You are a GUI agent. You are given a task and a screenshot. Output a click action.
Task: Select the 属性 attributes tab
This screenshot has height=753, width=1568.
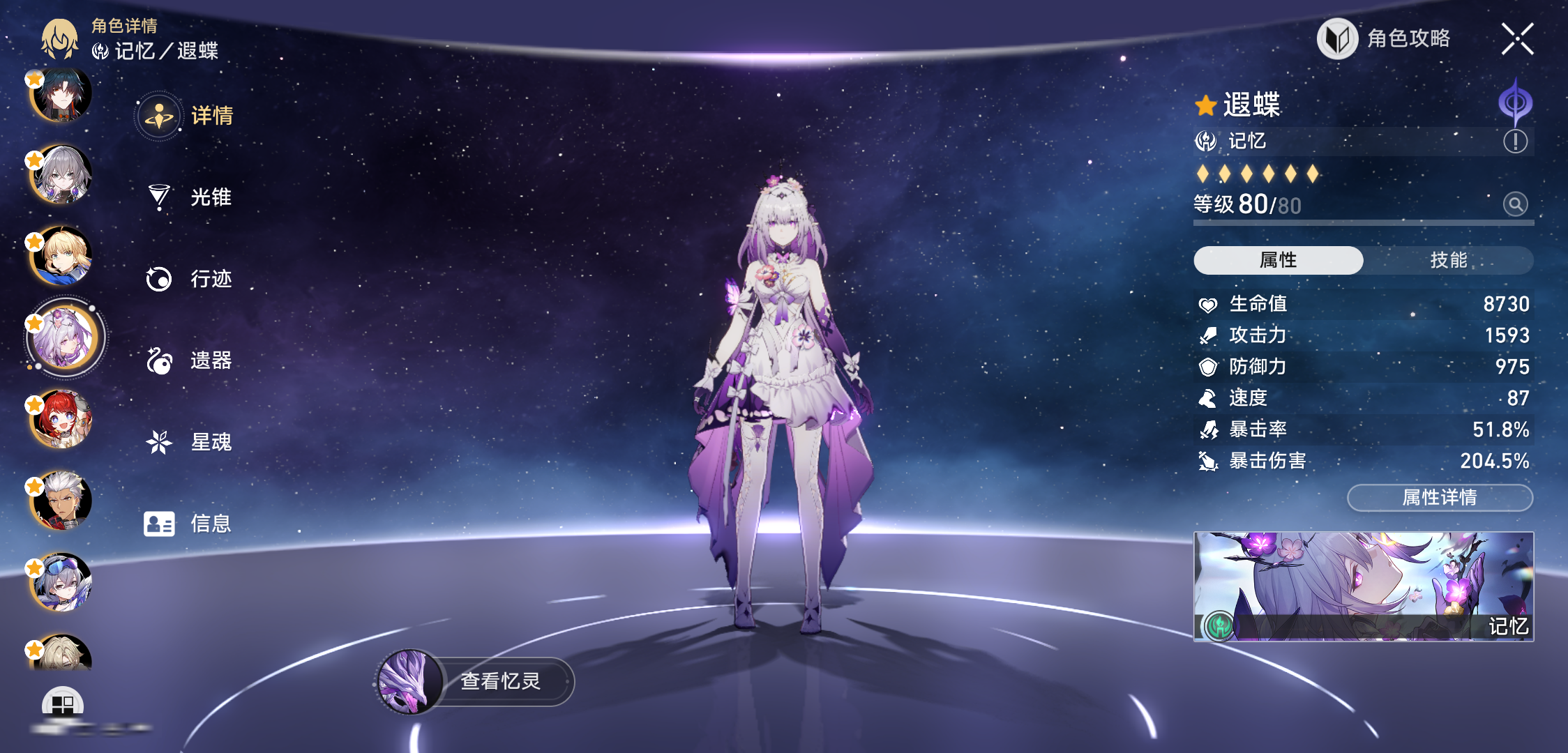tap(1278, 260)
